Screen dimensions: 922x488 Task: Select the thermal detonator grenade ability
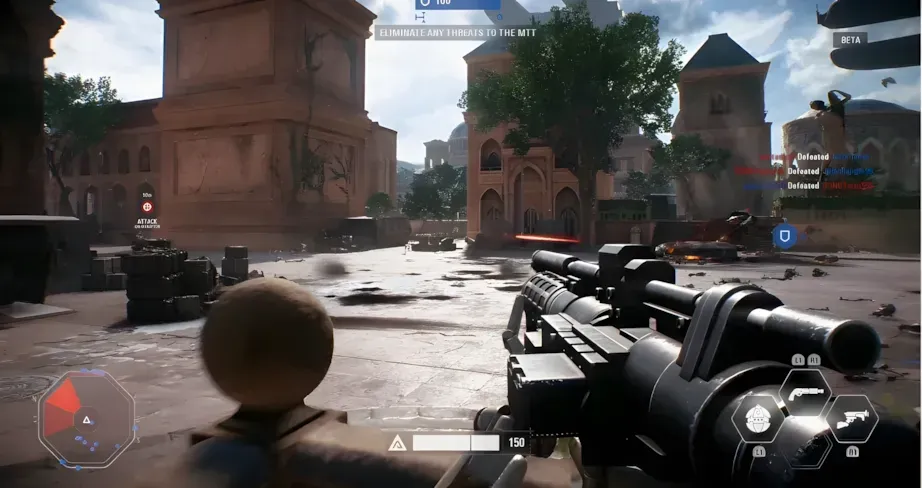coord(758,418)
